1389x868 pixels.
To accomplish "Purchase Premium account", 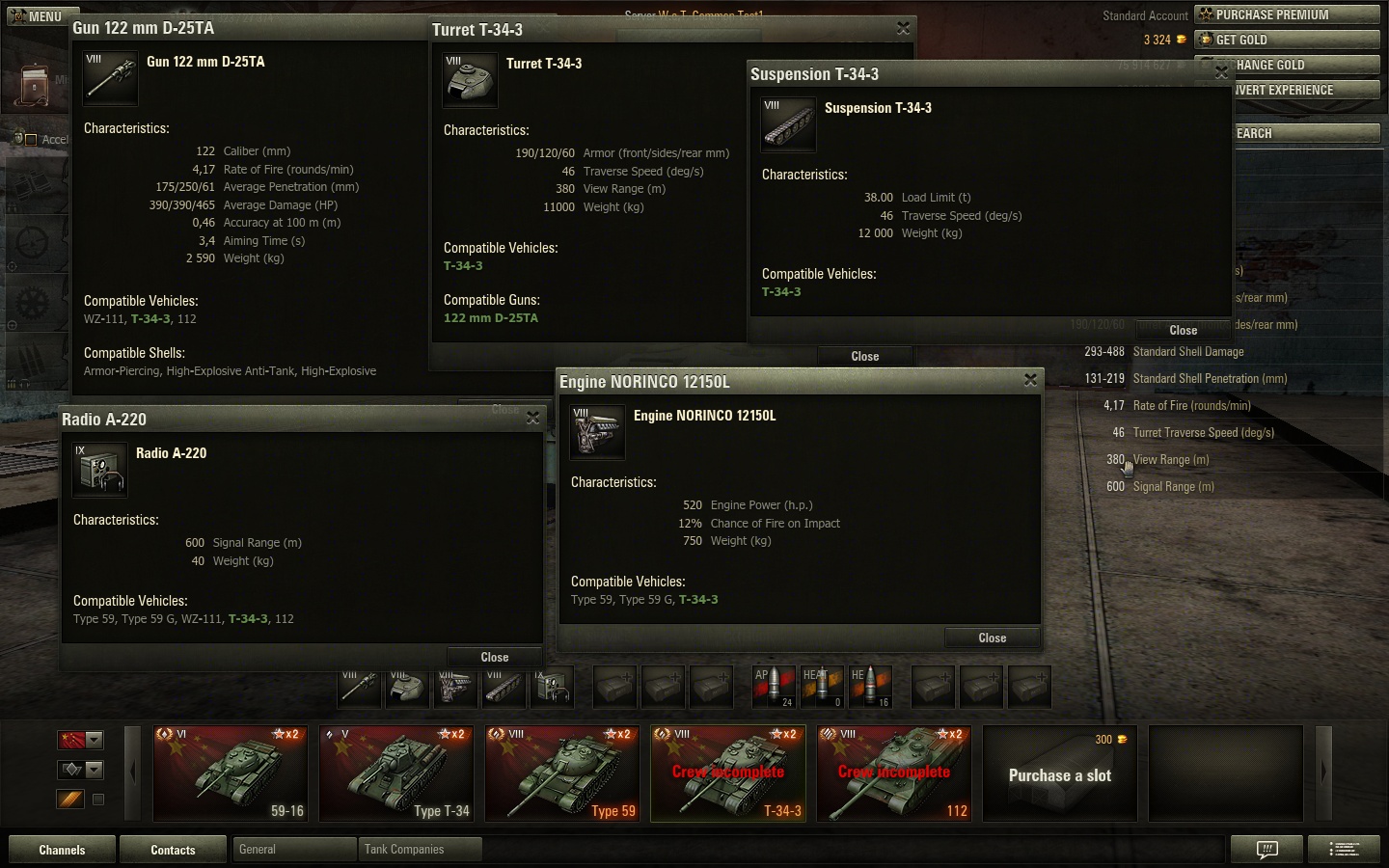I will point(1287,14).
